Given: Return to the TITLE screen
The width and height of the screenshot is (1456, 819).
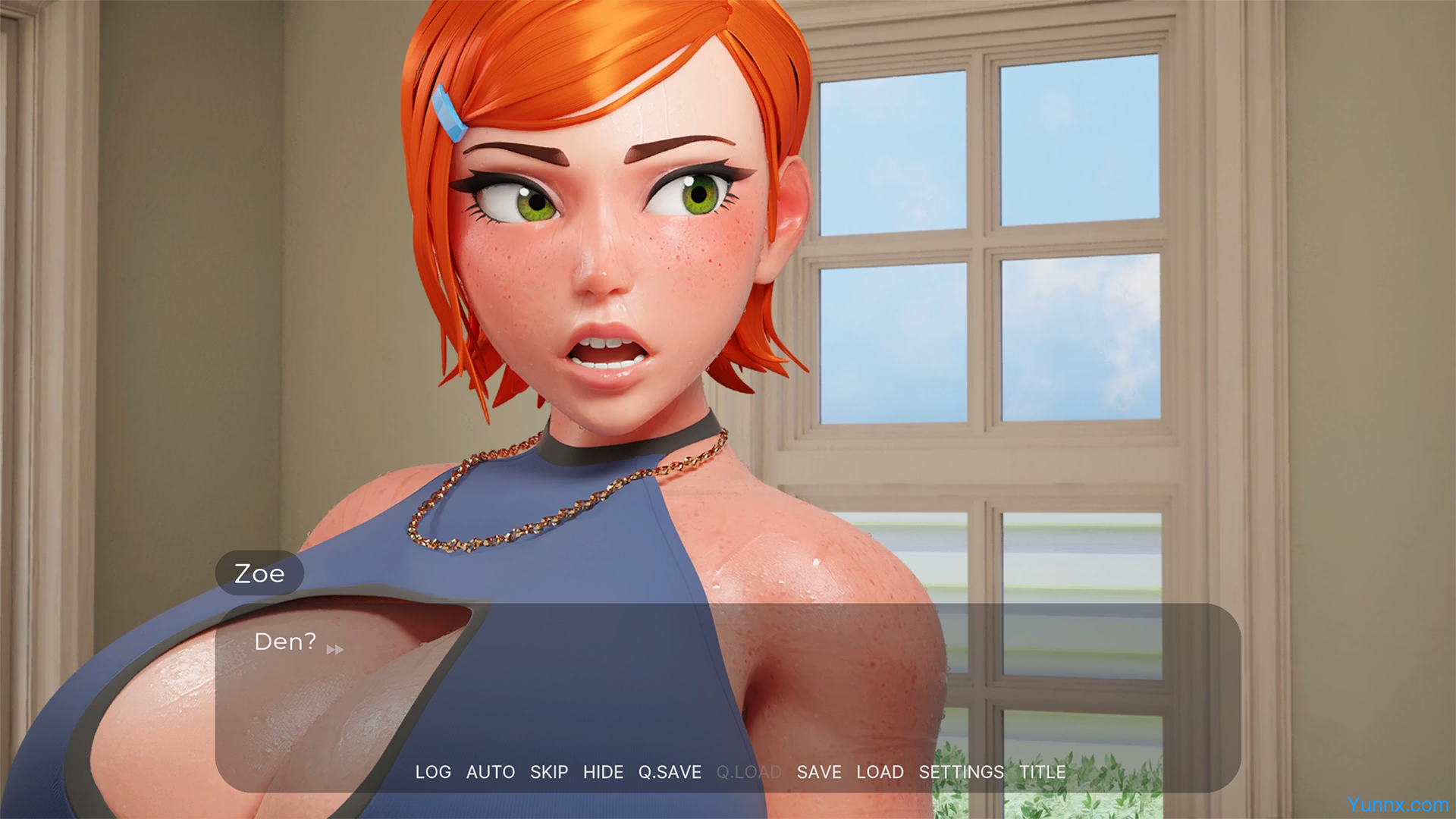Looking at the screenshot, I should pos(1042,772).
